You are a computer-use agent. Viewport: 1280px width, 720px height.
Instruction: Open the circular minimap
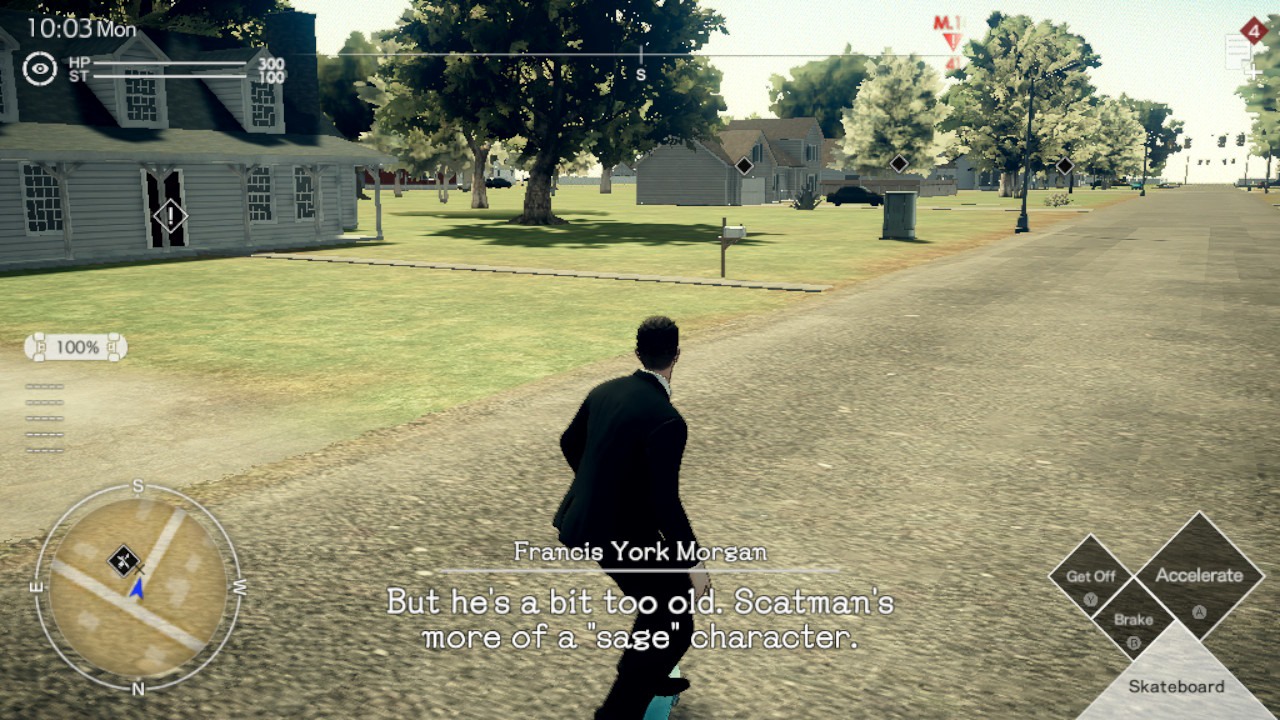click(x=138, y=588)
